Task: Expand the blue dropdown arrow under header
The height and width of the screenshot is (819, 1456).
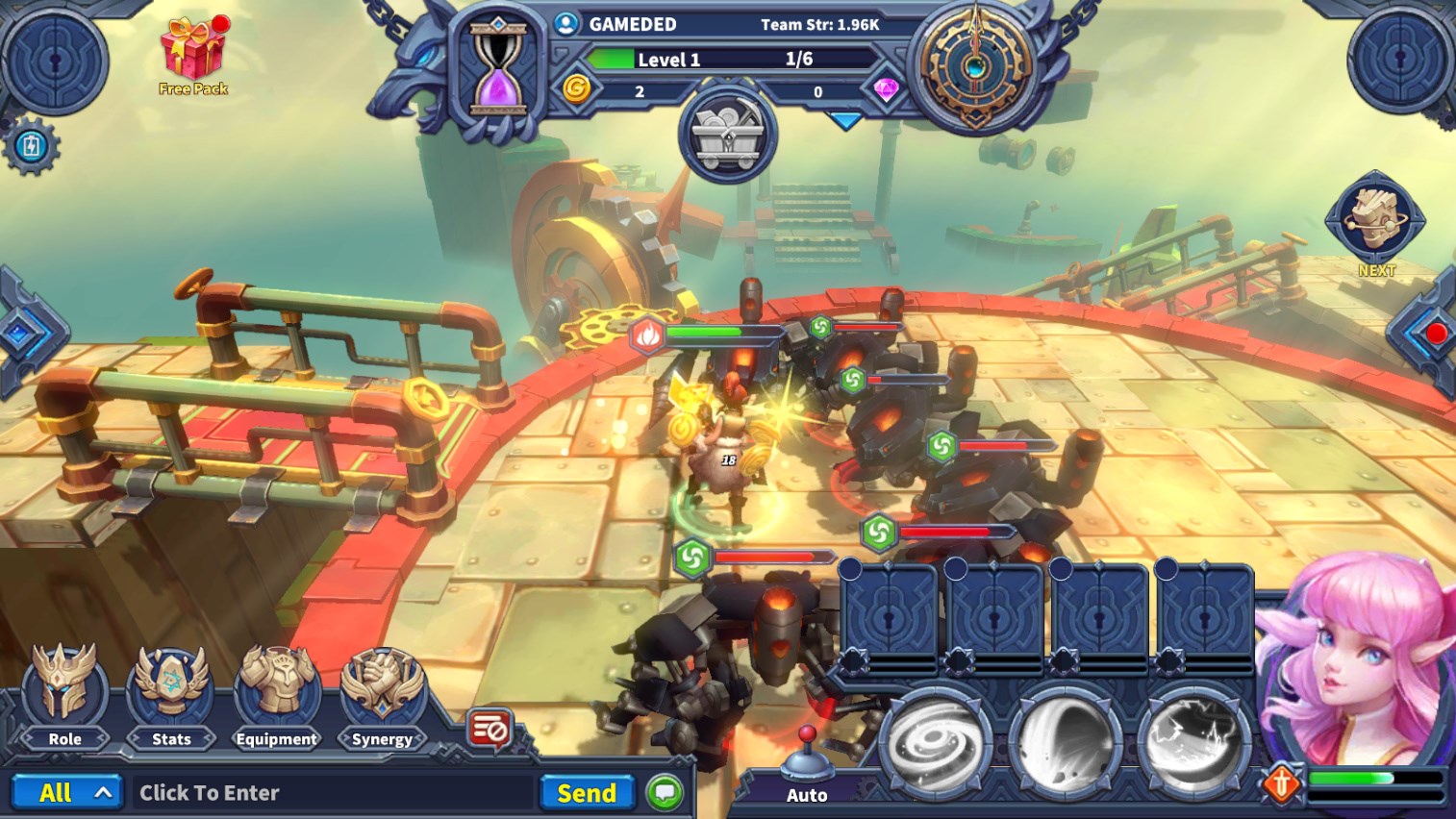Action: (845, 121)
